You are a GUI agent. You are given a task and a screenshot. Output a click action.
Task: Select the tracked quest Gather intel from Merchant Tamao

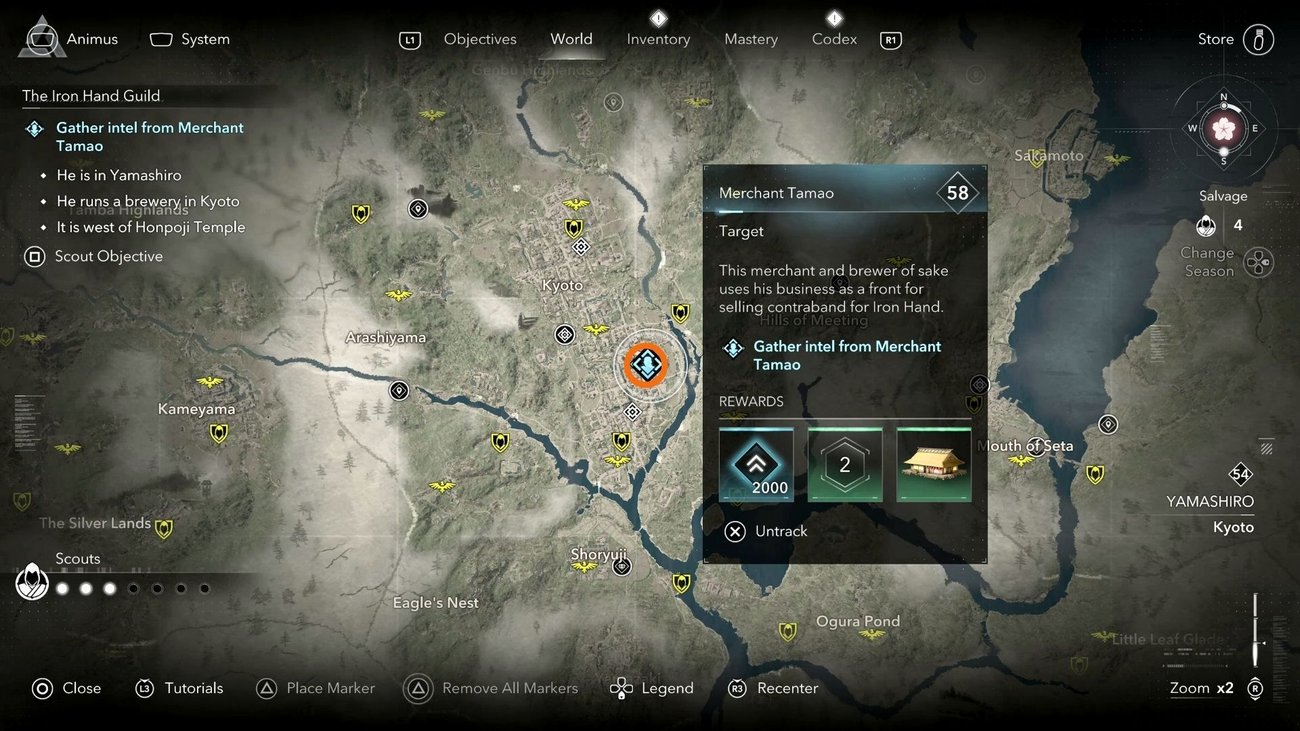pos(148,136)
